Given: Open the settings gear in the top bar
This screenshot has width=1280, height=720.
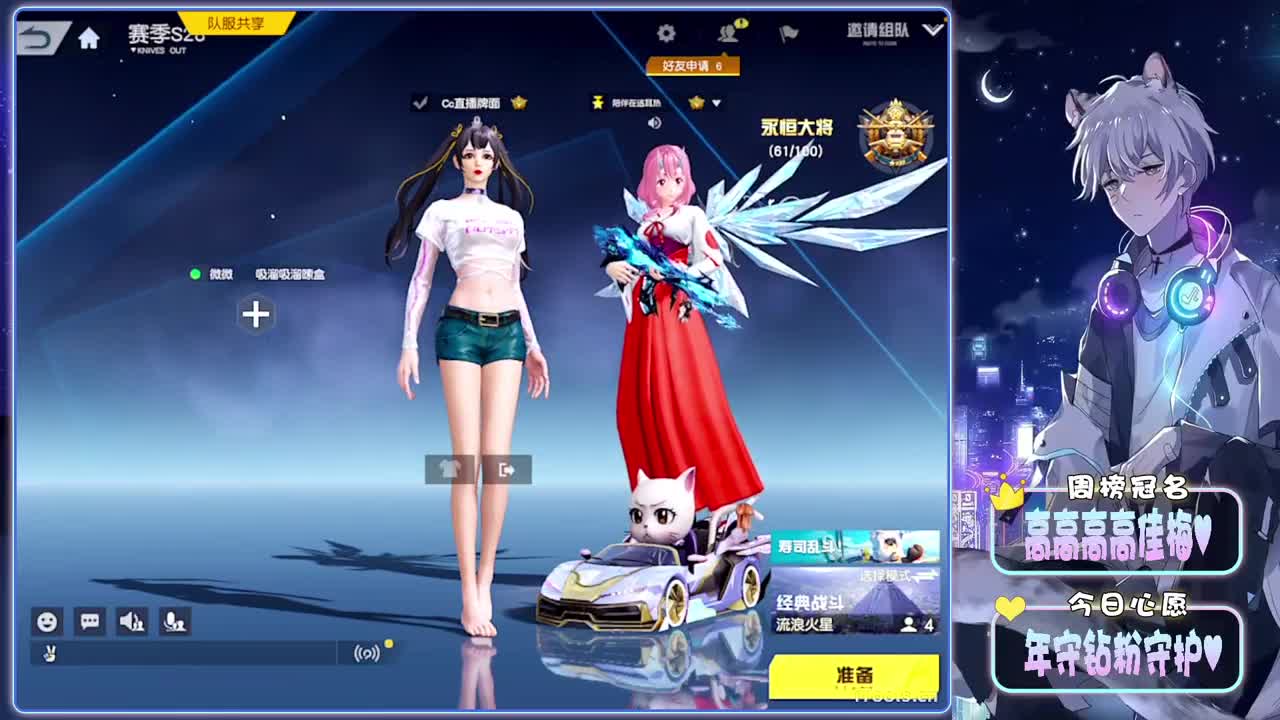Looking at the screenshot, I should click(x=668, y=31).
